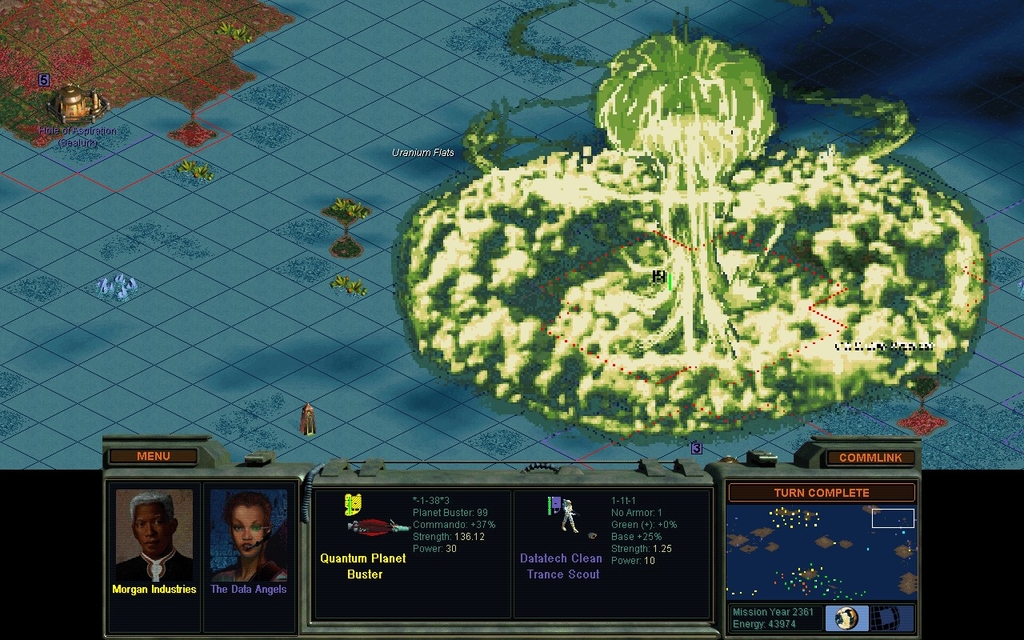
Task: Open the COMMLINK panel
Action: (x=870, y=458)
